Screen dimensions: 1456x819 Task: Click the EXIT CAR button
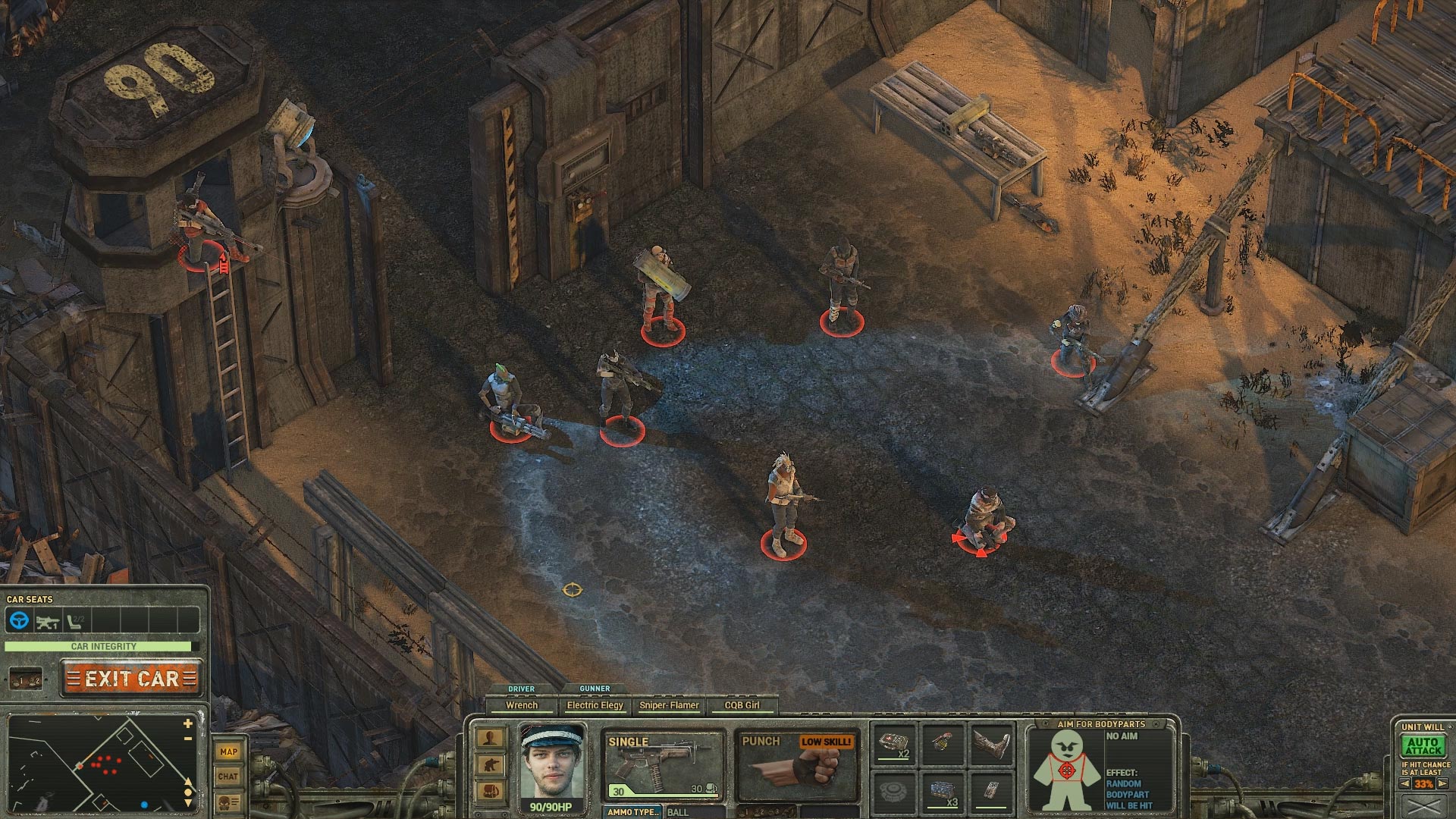130,677
